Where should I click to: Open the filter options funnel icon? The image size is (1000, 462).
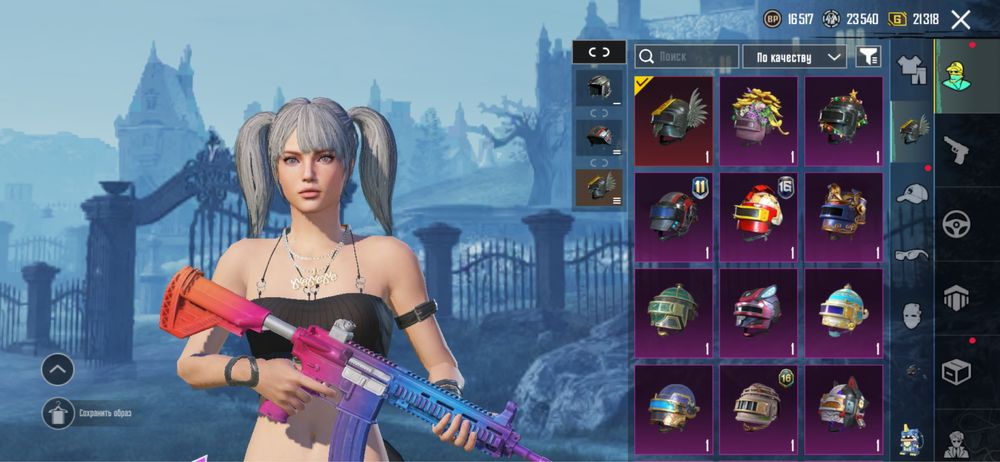pos(869,57)
